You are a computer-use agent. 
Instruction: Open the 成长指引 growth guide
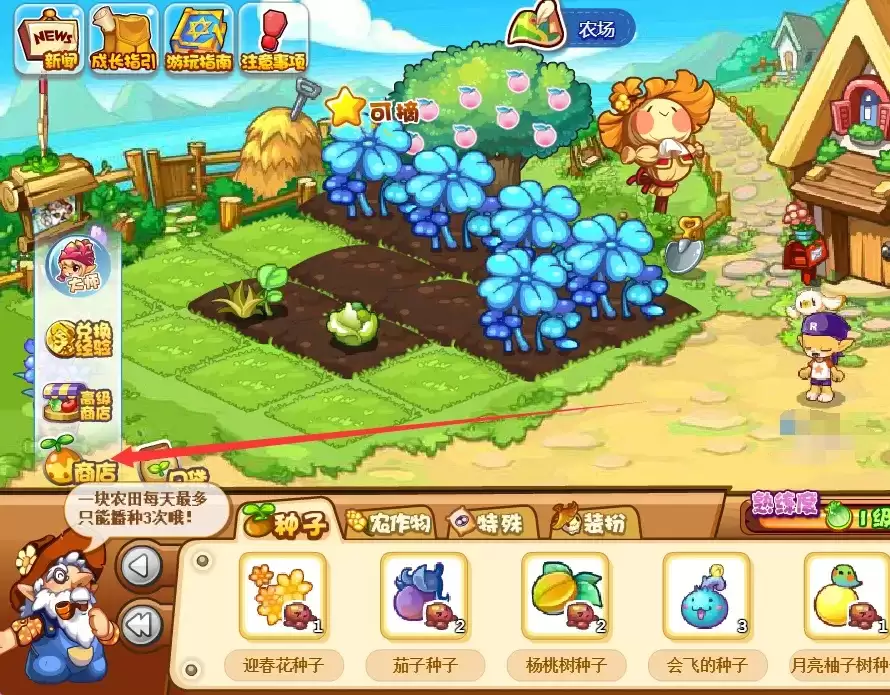click(123, 39)
